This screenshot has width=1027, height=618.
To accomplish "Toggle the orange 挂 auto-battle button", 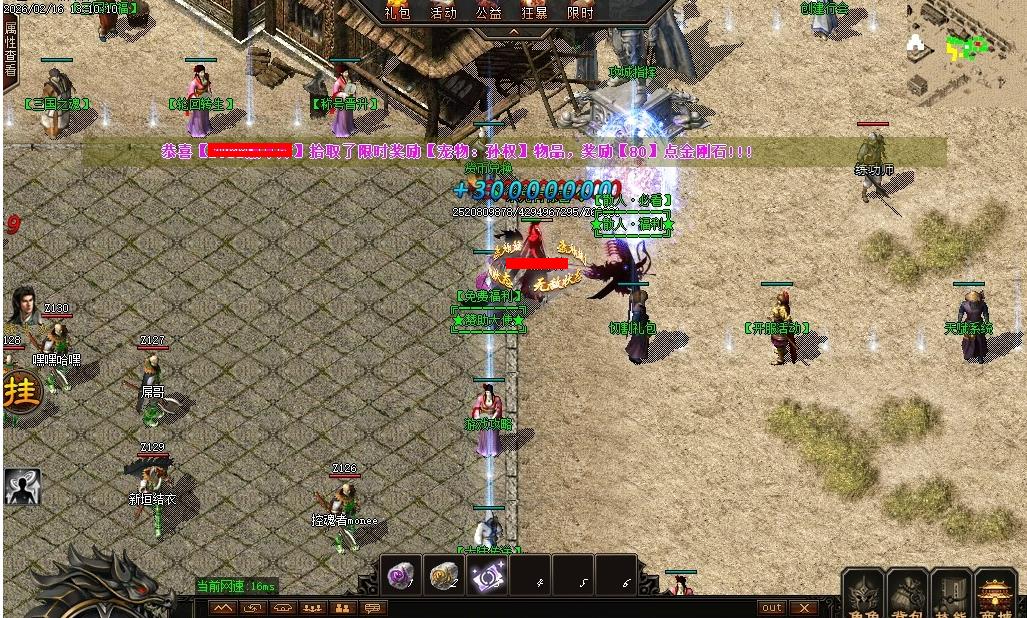I will click(x=21, y=391).
